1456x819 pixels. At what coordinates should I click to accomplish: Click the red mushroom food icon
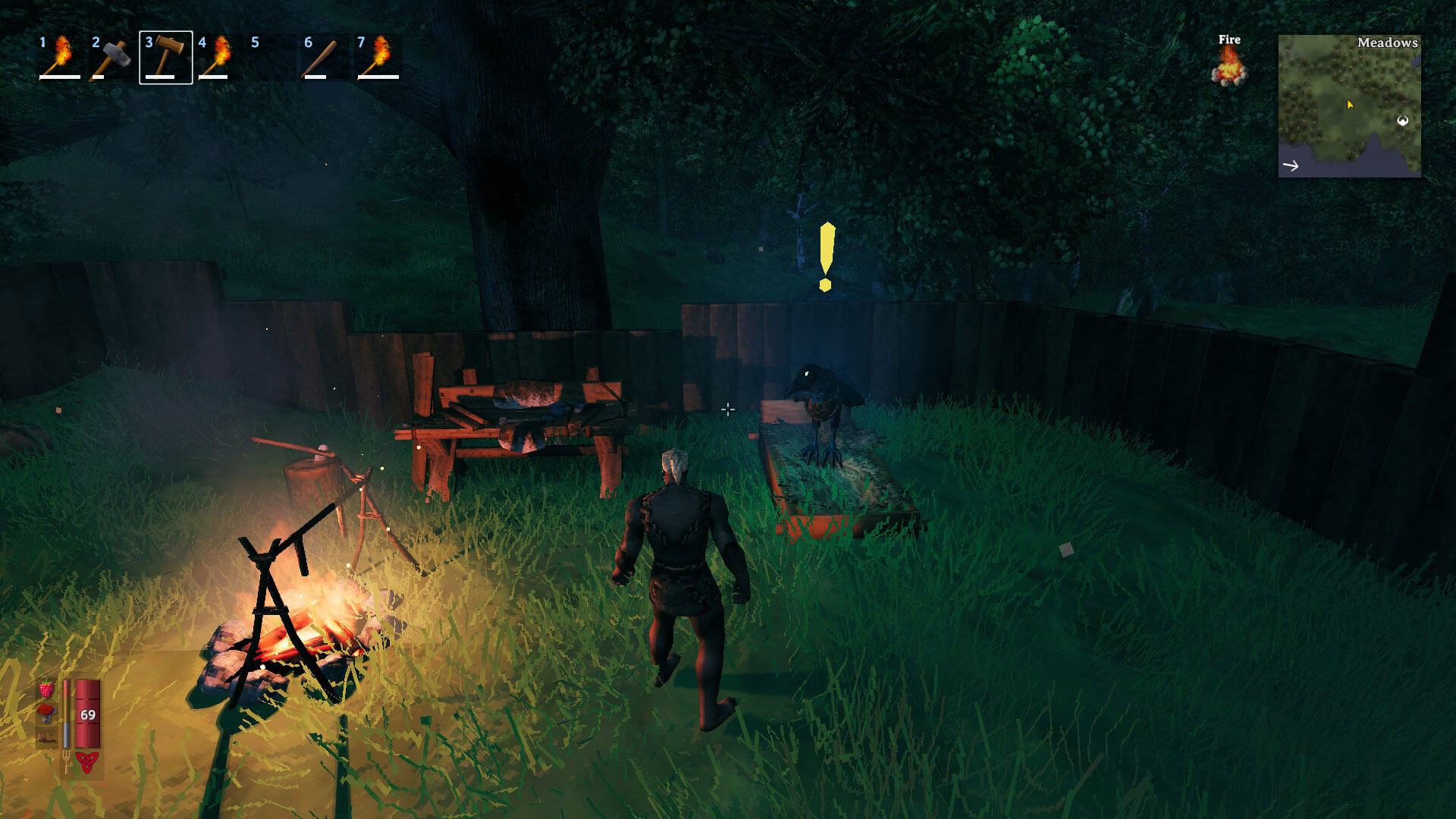point(47,712)
